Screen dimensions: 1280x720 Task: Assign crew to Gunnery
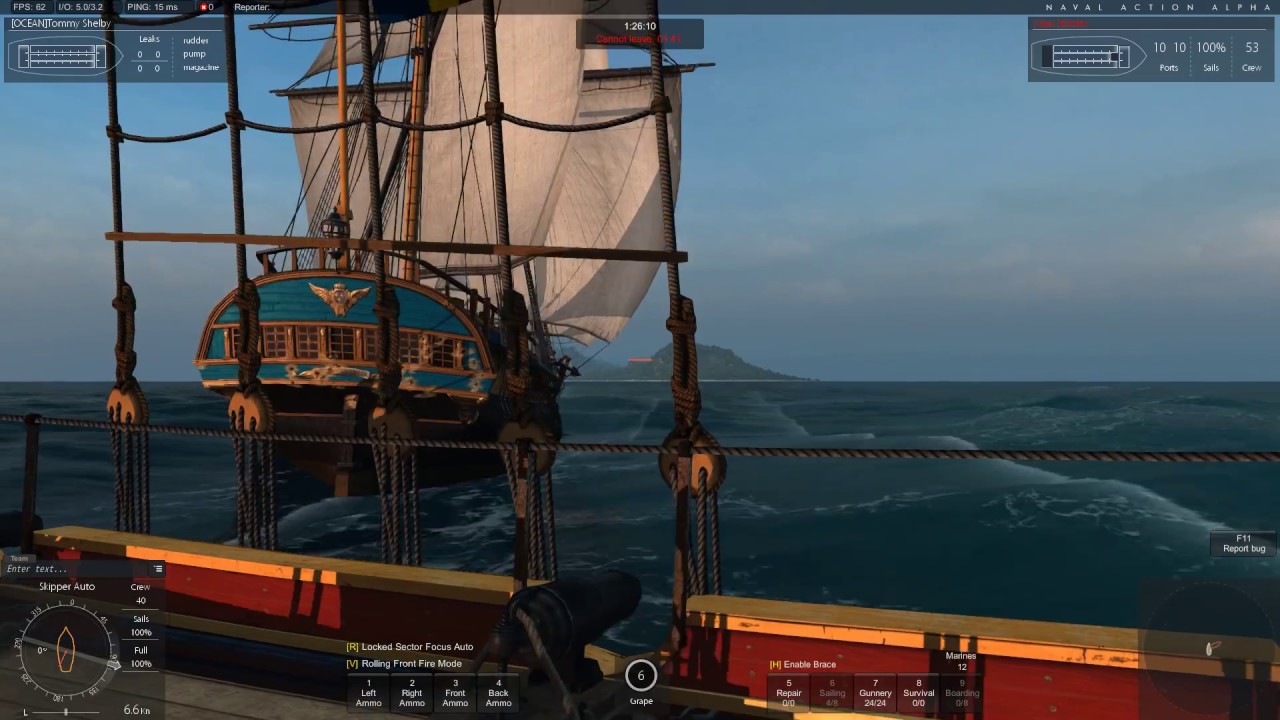875,693
